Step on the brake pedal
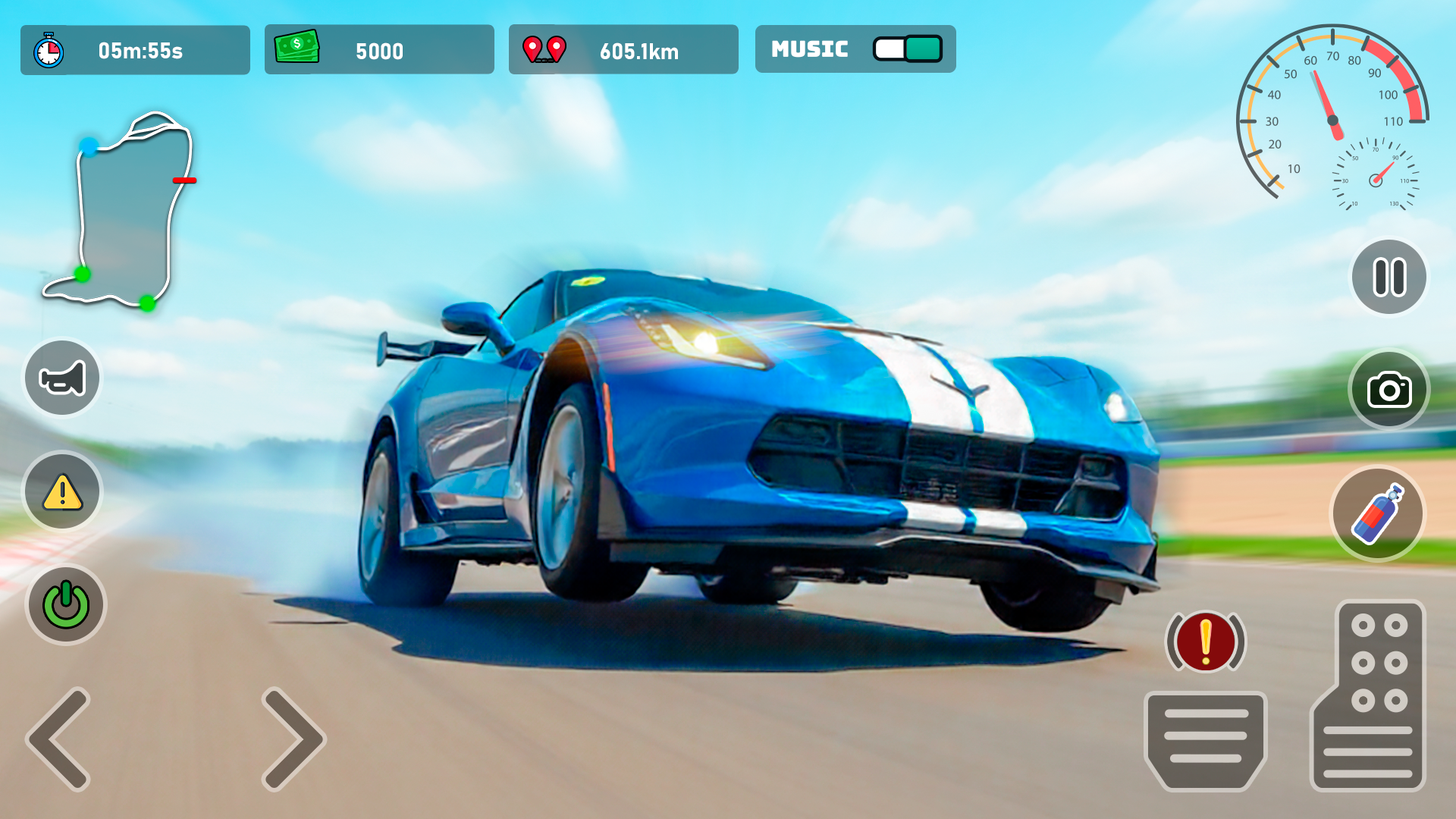The width and height of the screenshot is (1456, 819). click(1205, 739)
